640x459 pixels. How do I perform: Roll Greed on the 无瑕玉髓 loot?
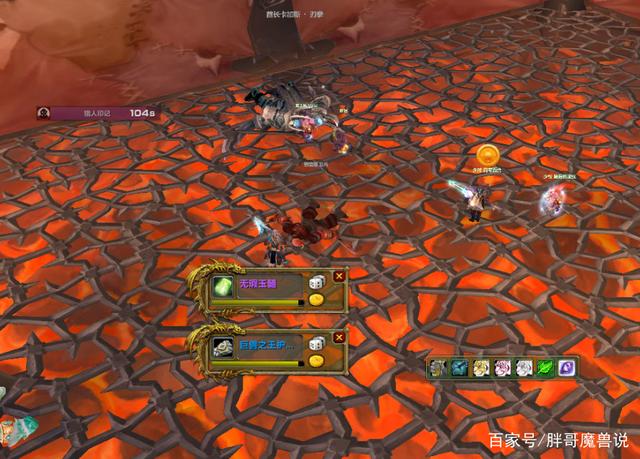pos(315,300)
